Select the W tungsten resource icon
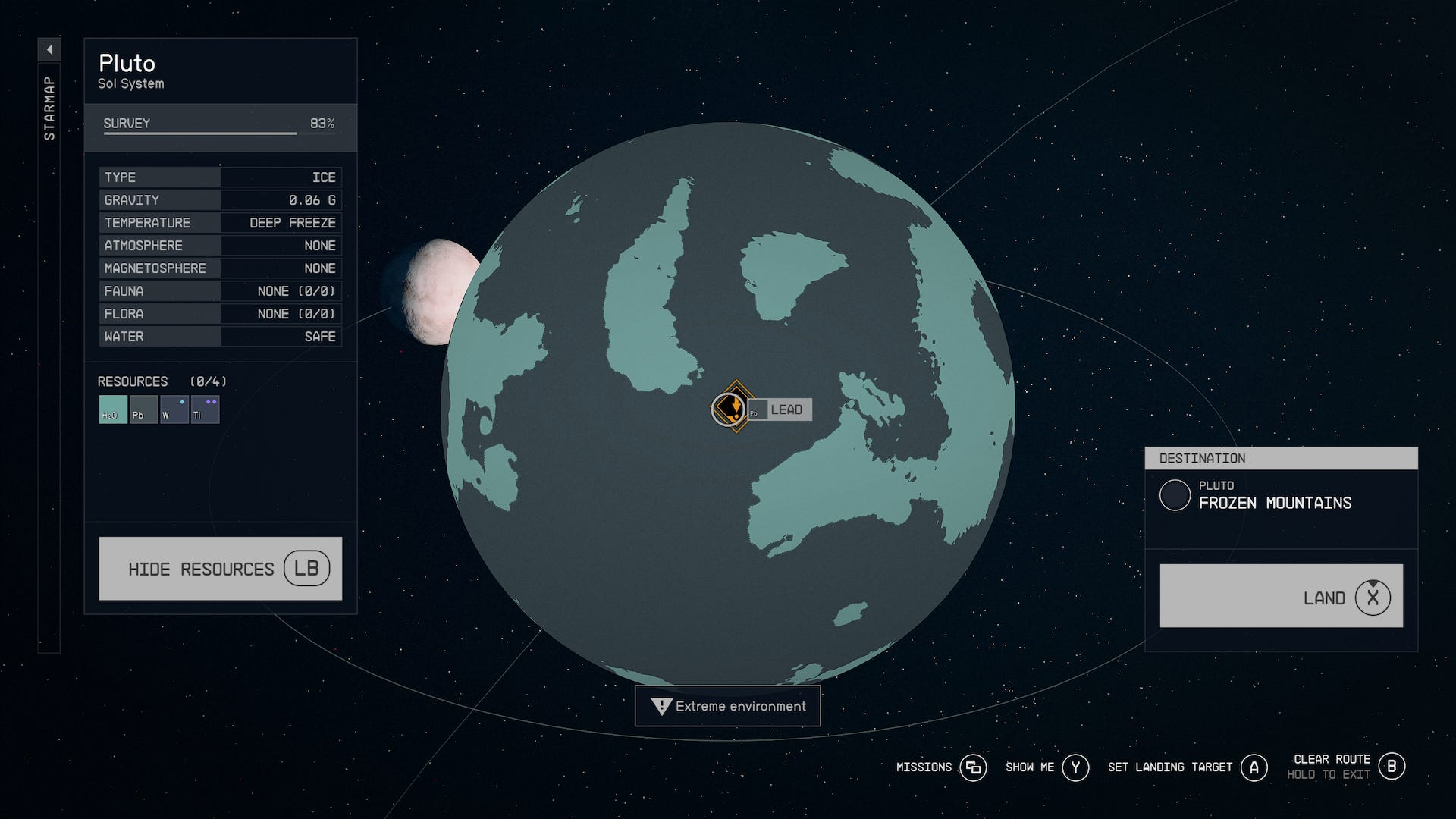The height and width of the screenshot is (819, 1456). pyautogui.click(x=174, y=409)
